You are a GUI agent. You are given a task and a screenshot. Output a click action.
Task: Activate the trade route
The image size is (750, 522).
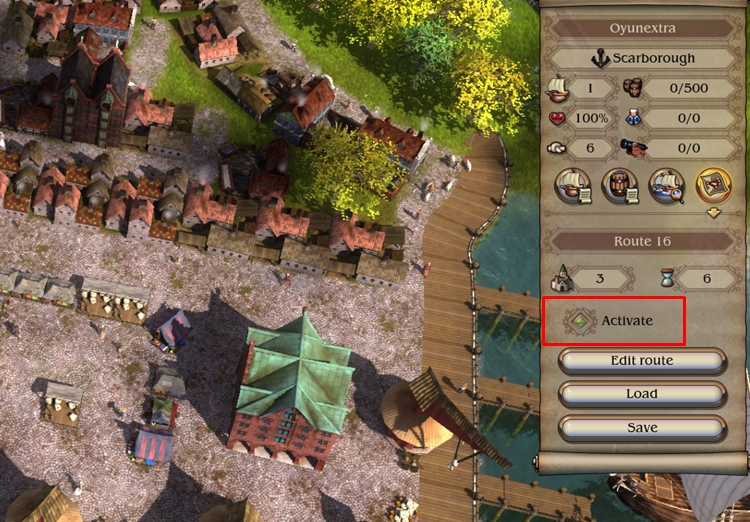[x=613, y=321]
